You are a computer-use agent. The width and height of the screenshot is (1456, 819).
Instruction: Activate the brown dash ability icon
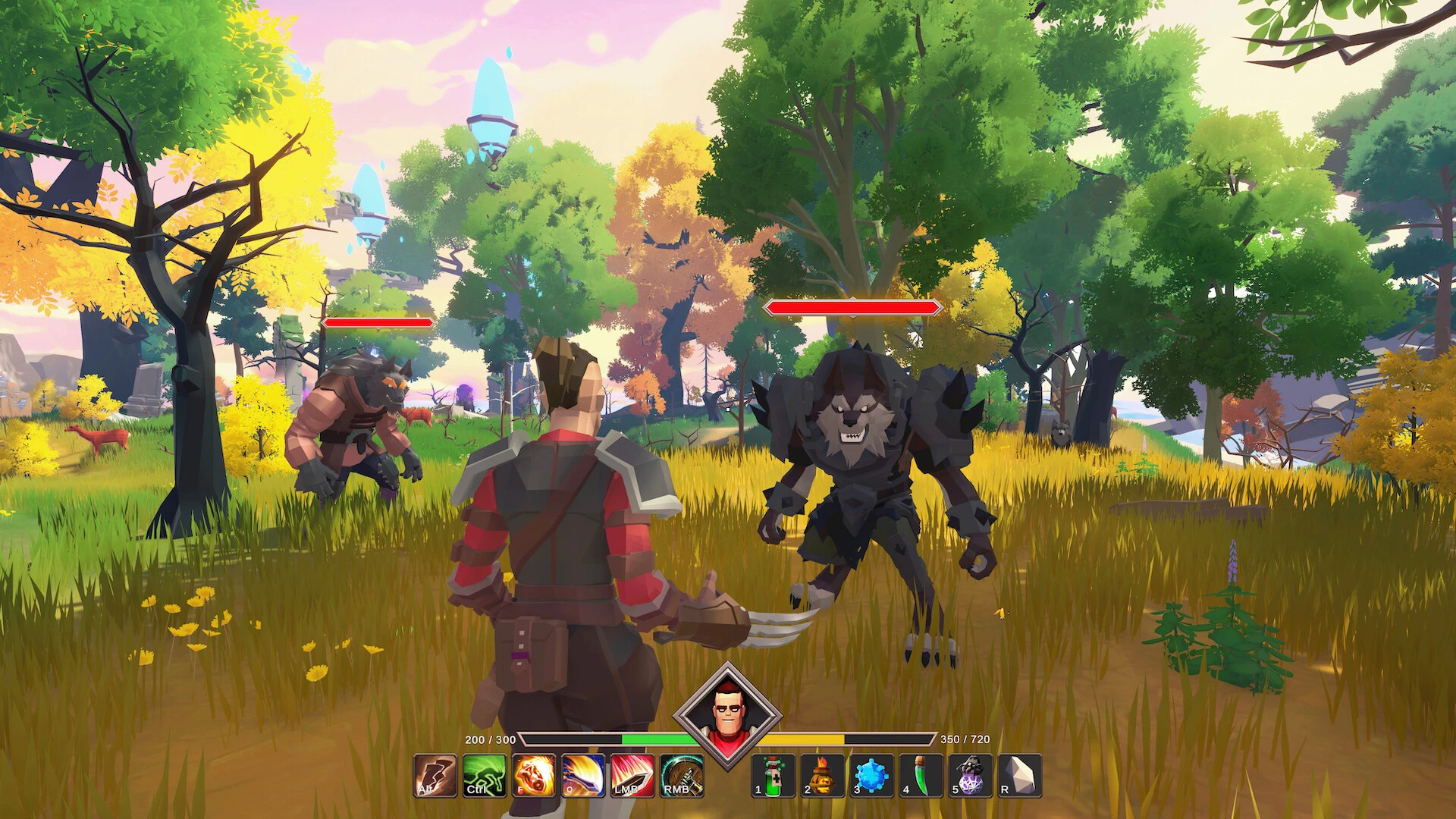pyautogui.click(x=435, y=776)
